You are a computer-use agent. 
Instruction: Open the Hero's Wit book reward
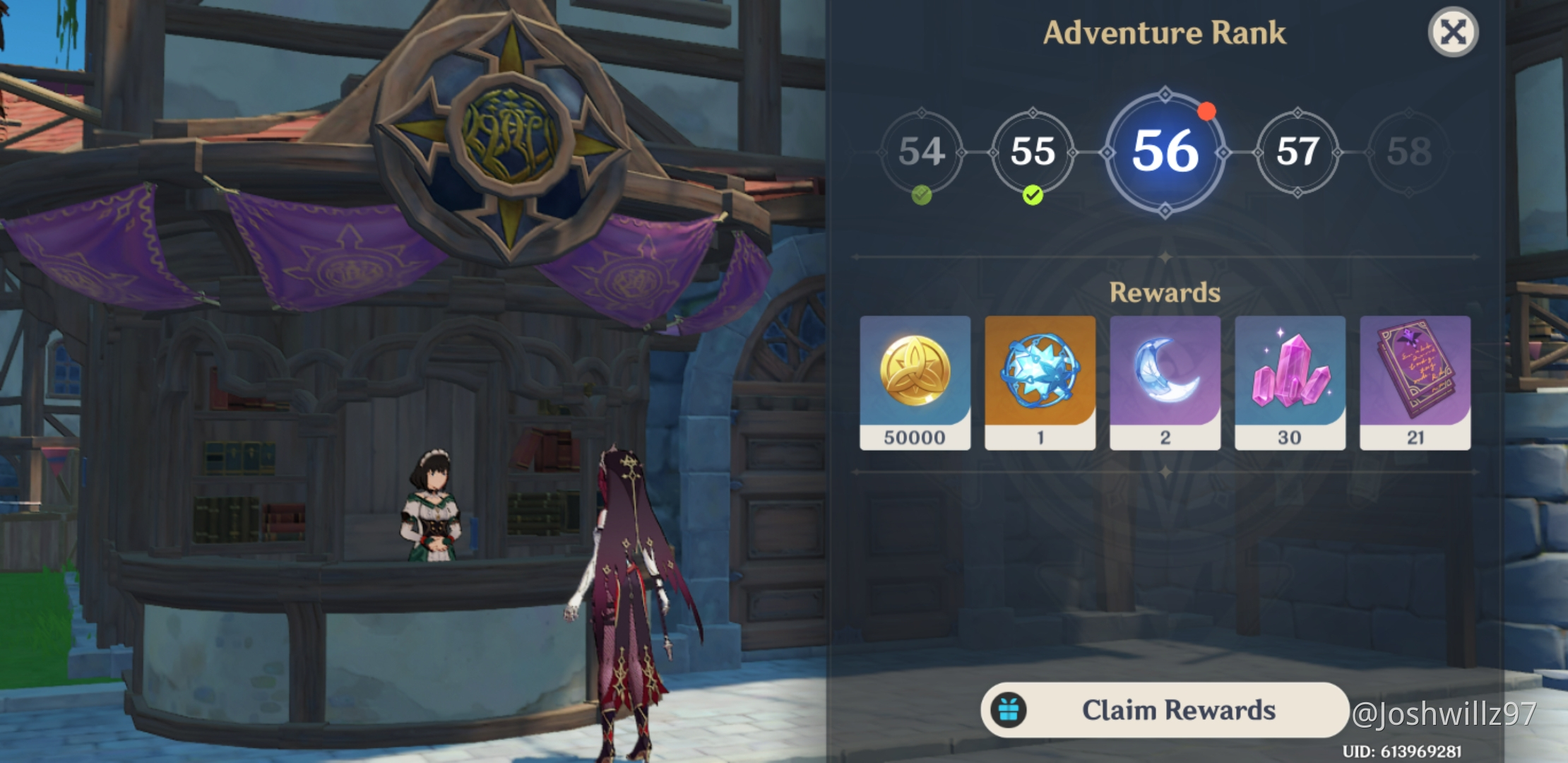1413,381
